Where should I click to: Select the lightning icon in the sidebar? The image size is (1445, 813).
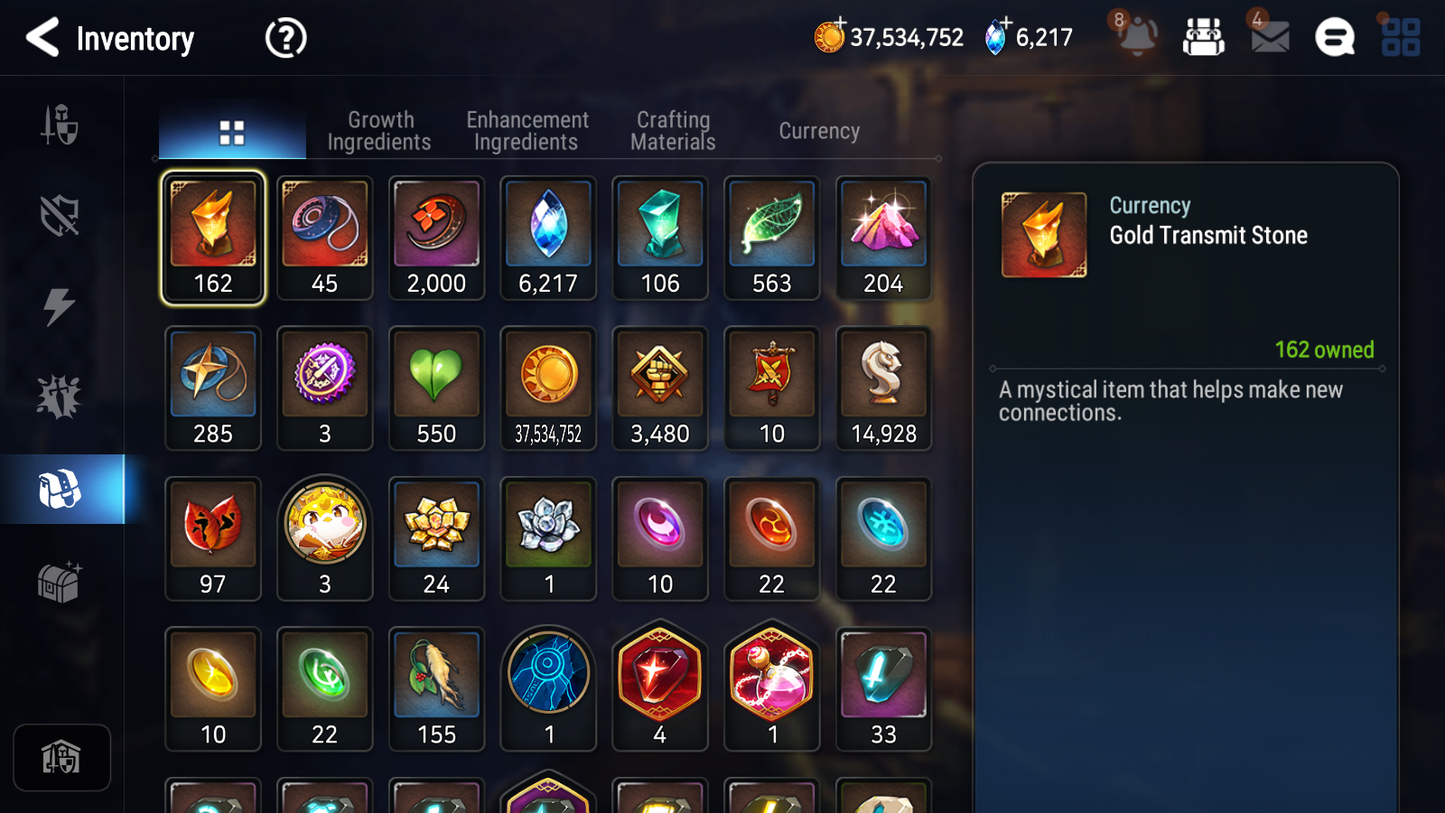pyautogui.click(x=61, y=305)
